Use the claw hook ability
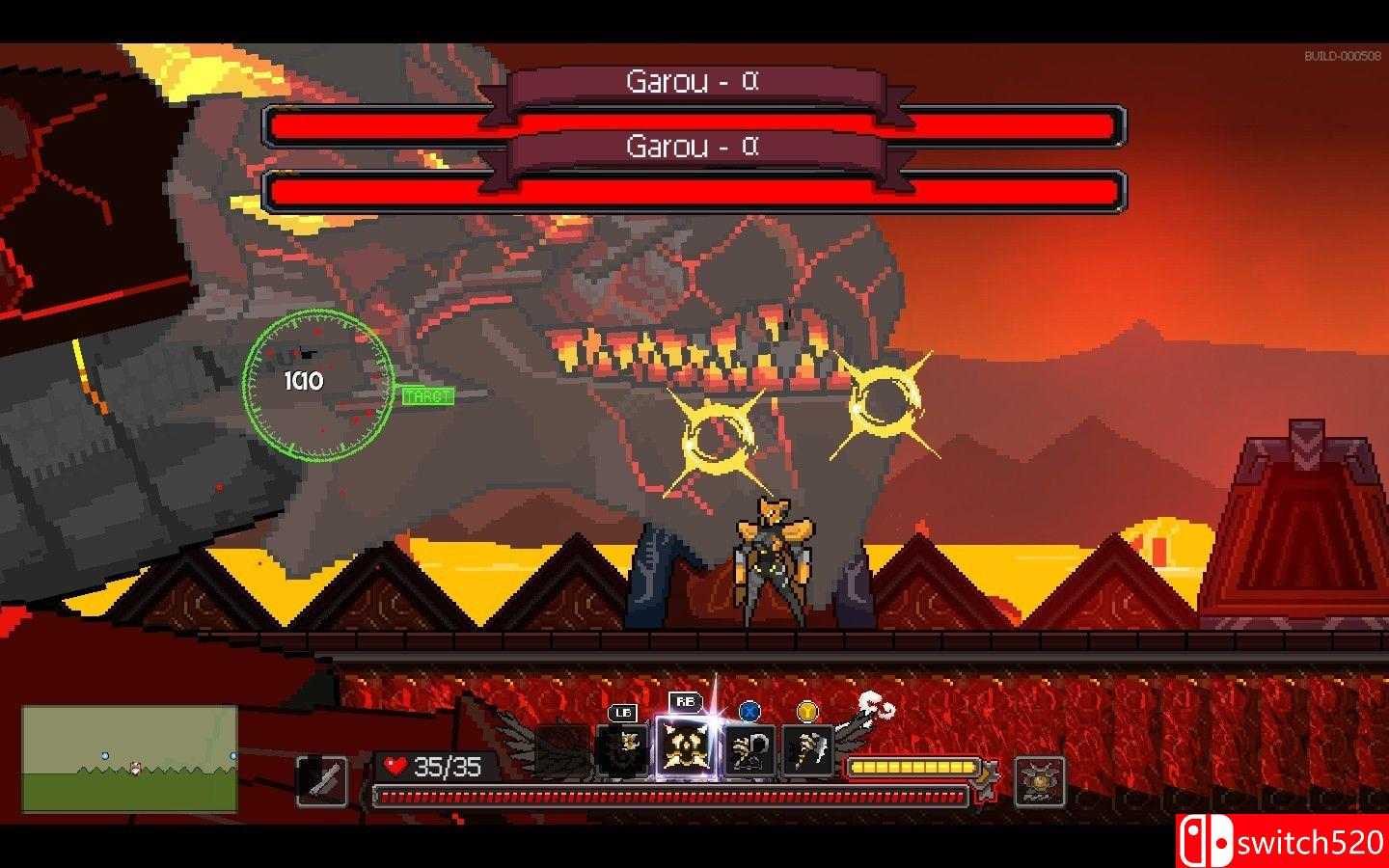The image size is (1389, 868). click(x=749, y=750)
